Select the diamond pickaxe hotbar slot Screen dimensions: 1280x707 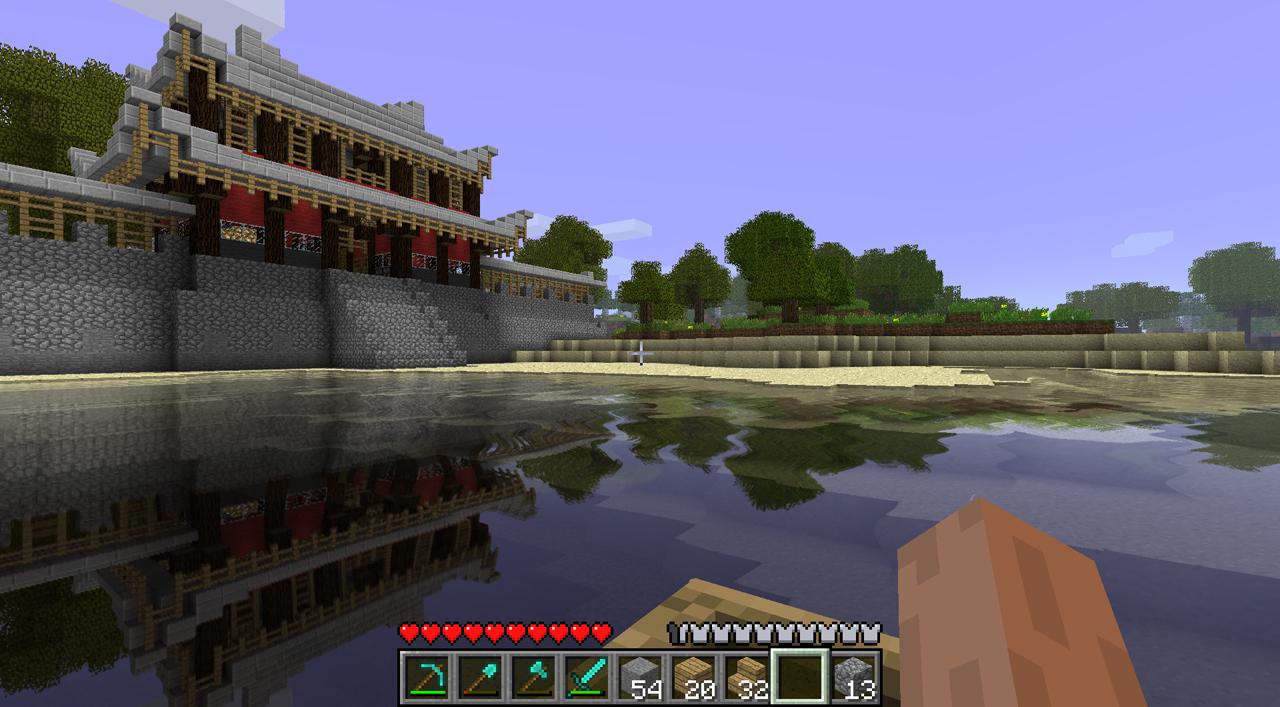(427, 677)
